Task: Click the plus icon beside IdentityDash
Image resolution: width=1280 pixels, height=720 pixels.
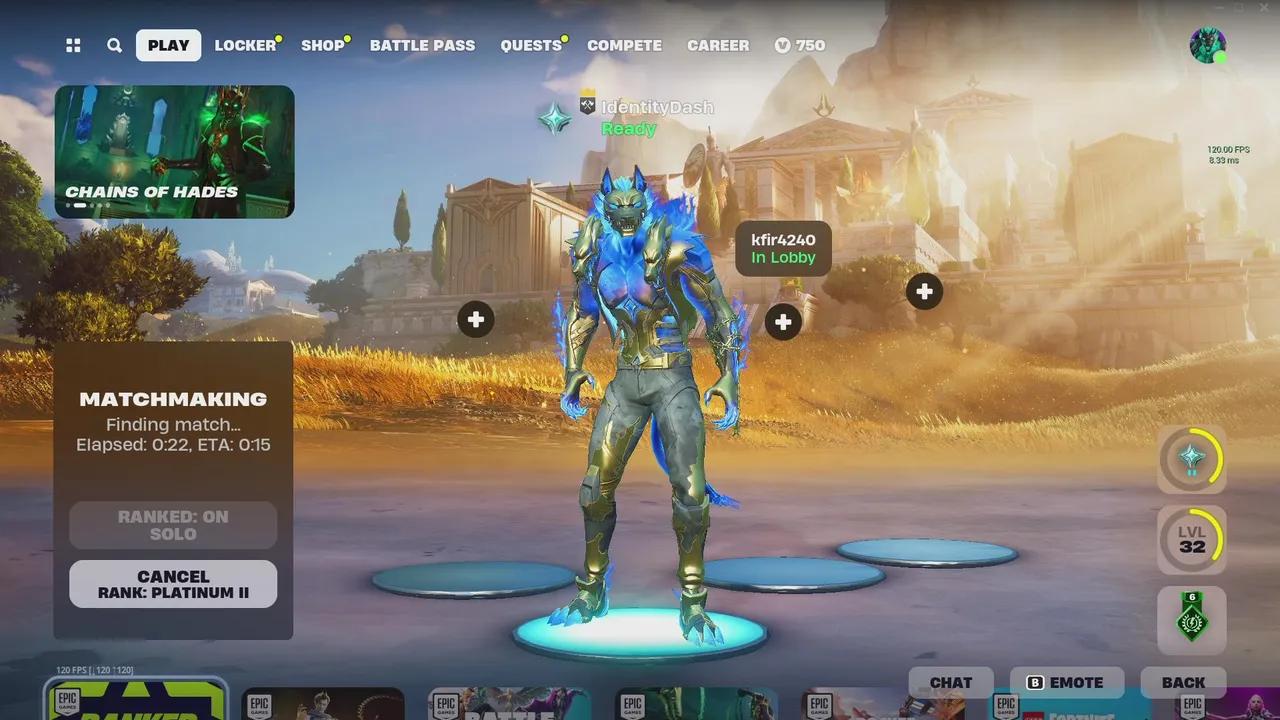Action: pos(783,322)
